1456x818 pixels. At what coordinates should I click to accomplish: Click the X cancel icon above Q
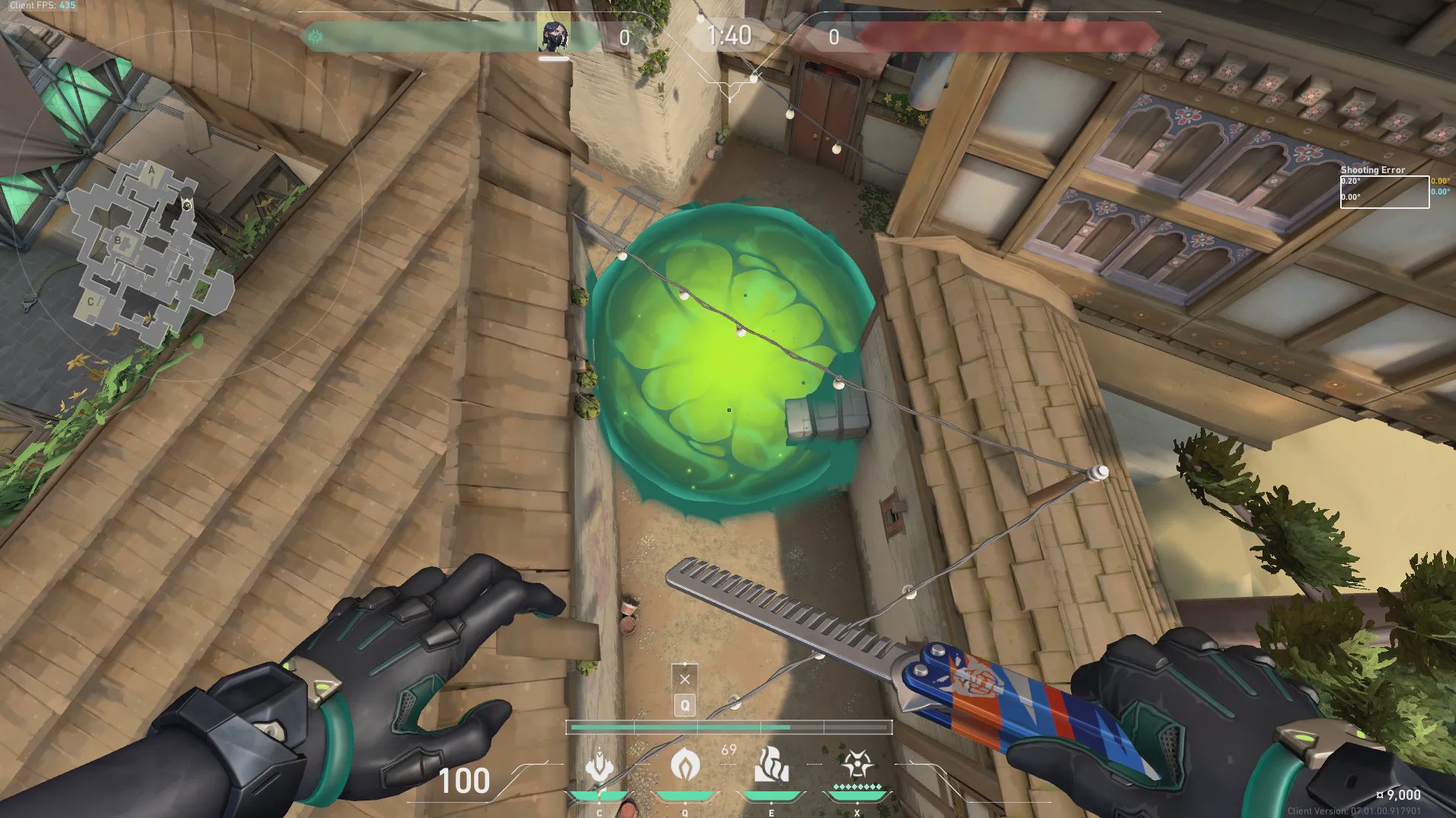(x=684, y=679)
